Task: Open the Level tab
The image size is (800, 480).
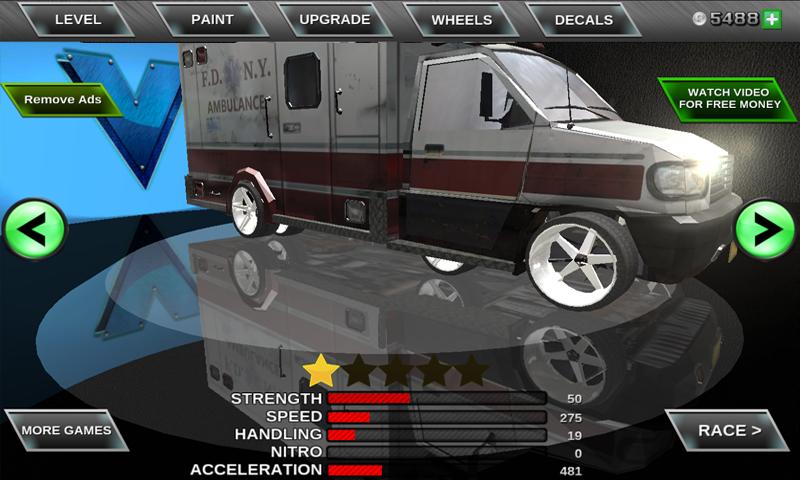Action: [77, 19]
